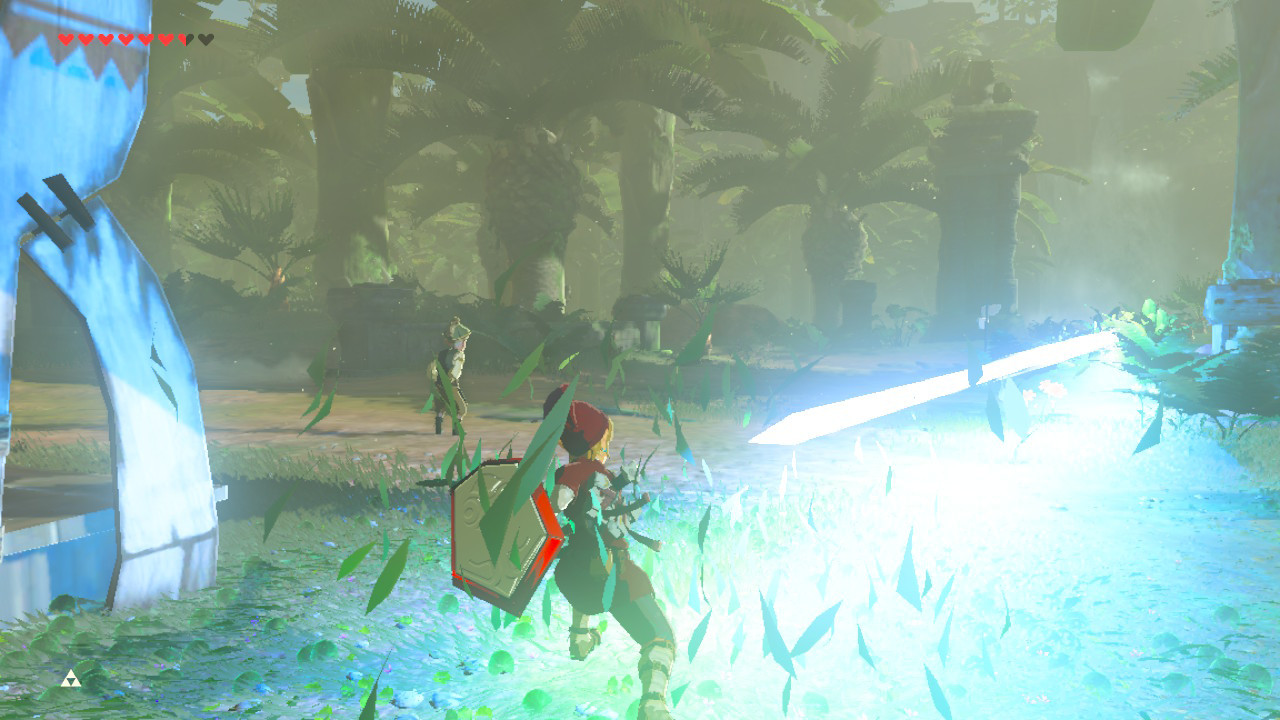Image resolution: width=1280 pixels, height=720 pixels.
Task: Click the last red heart before the damaged one
Action: point(166,38)
